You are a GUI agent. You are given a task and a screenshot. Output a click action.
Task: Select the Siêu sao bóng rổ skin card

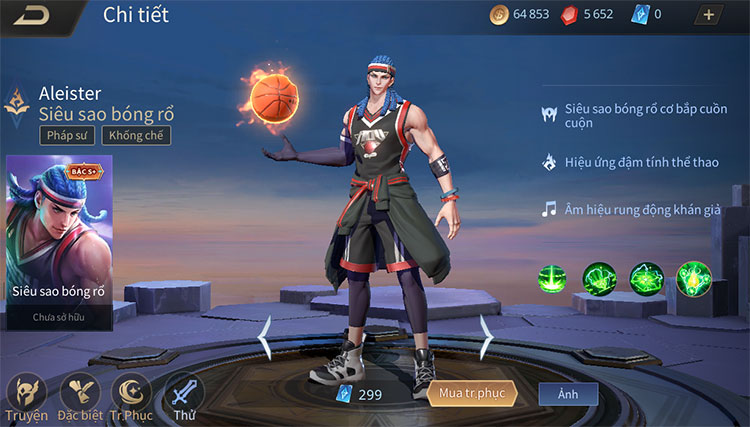(x=58, y=240)
